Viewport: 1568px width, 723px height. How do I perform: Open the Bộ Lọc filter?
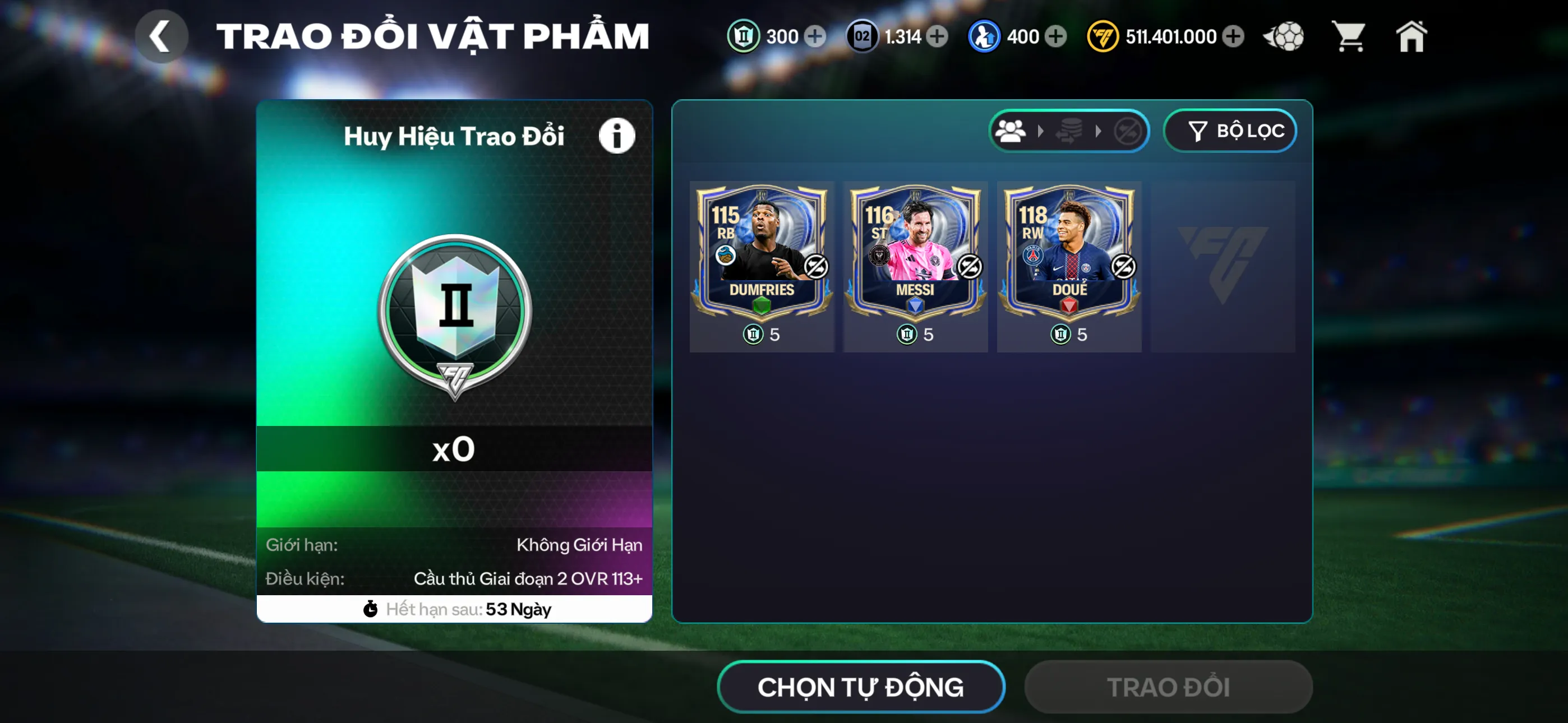[x=1230, y=131]
